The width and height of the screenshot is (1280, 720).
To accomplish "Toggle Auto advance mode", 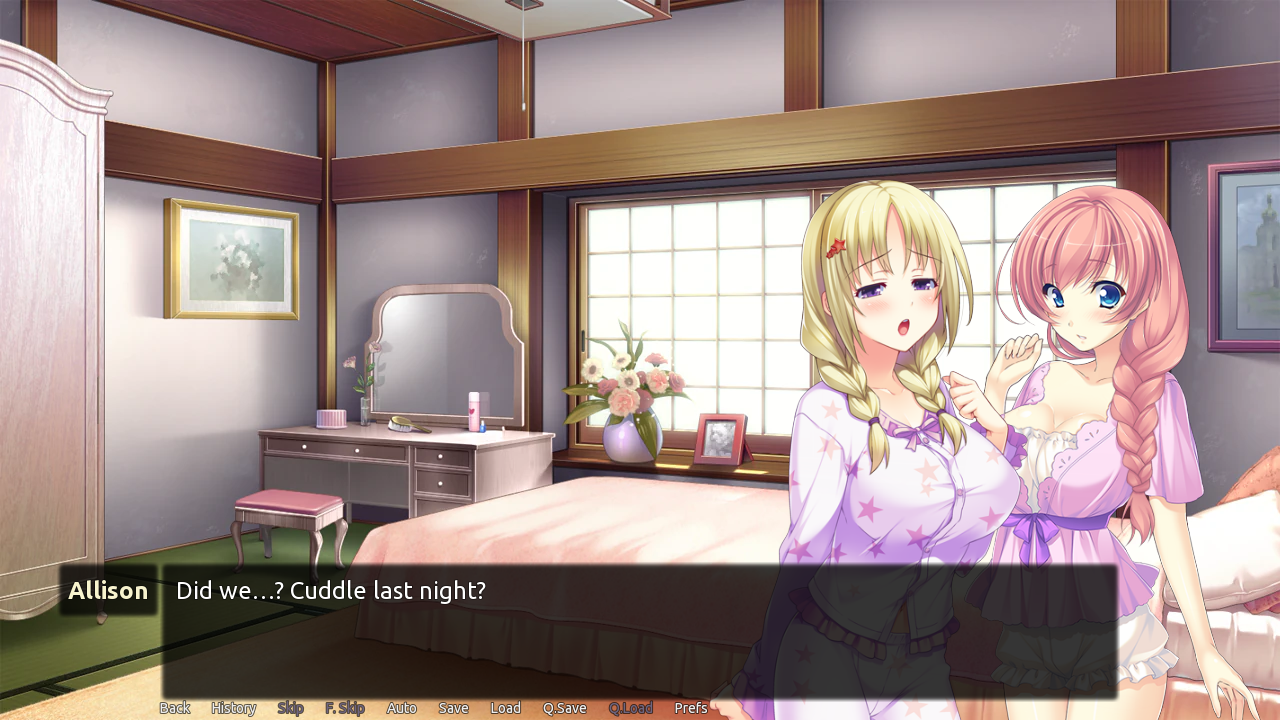I will click(401, 708).
